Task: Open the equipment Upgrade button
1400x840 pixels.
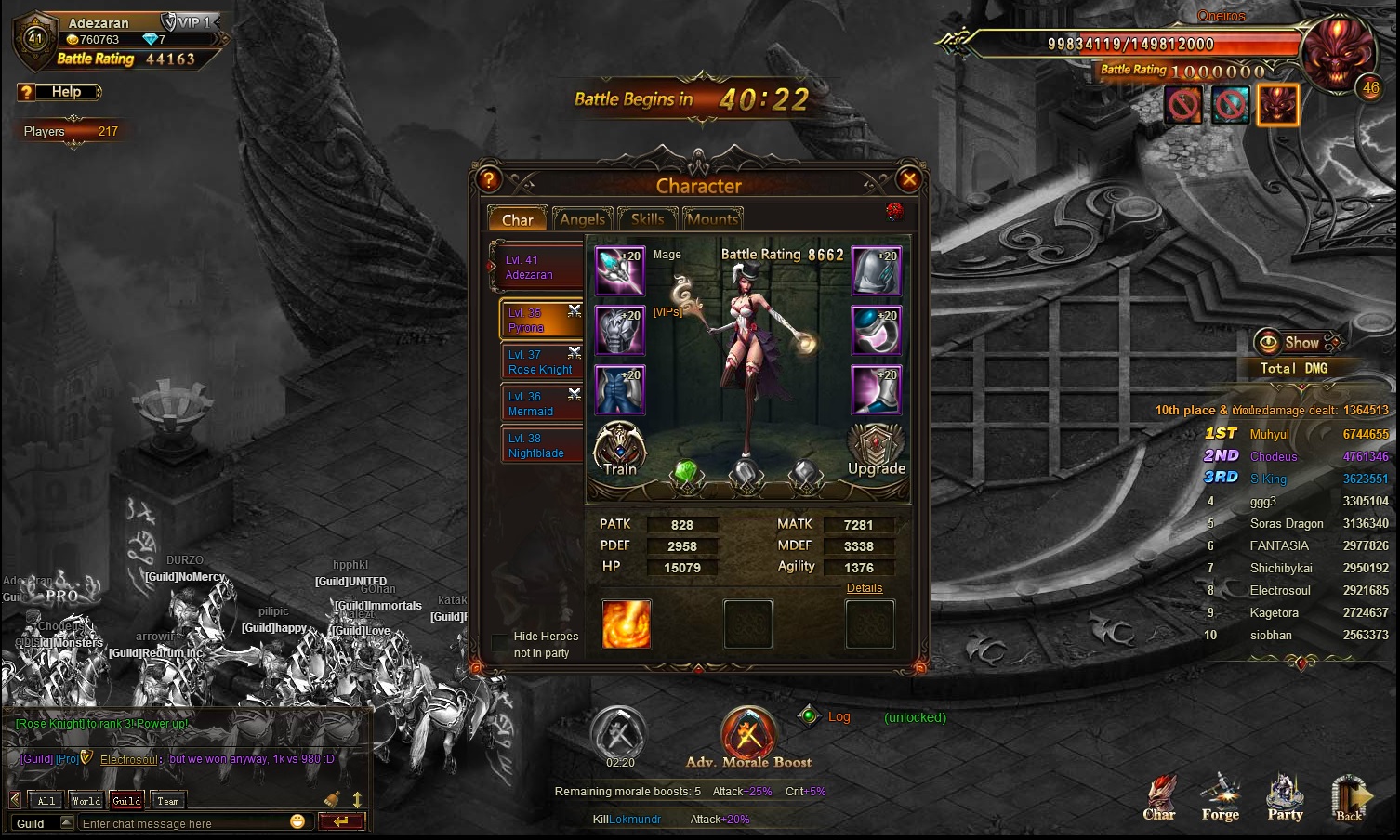Action: 876,450
